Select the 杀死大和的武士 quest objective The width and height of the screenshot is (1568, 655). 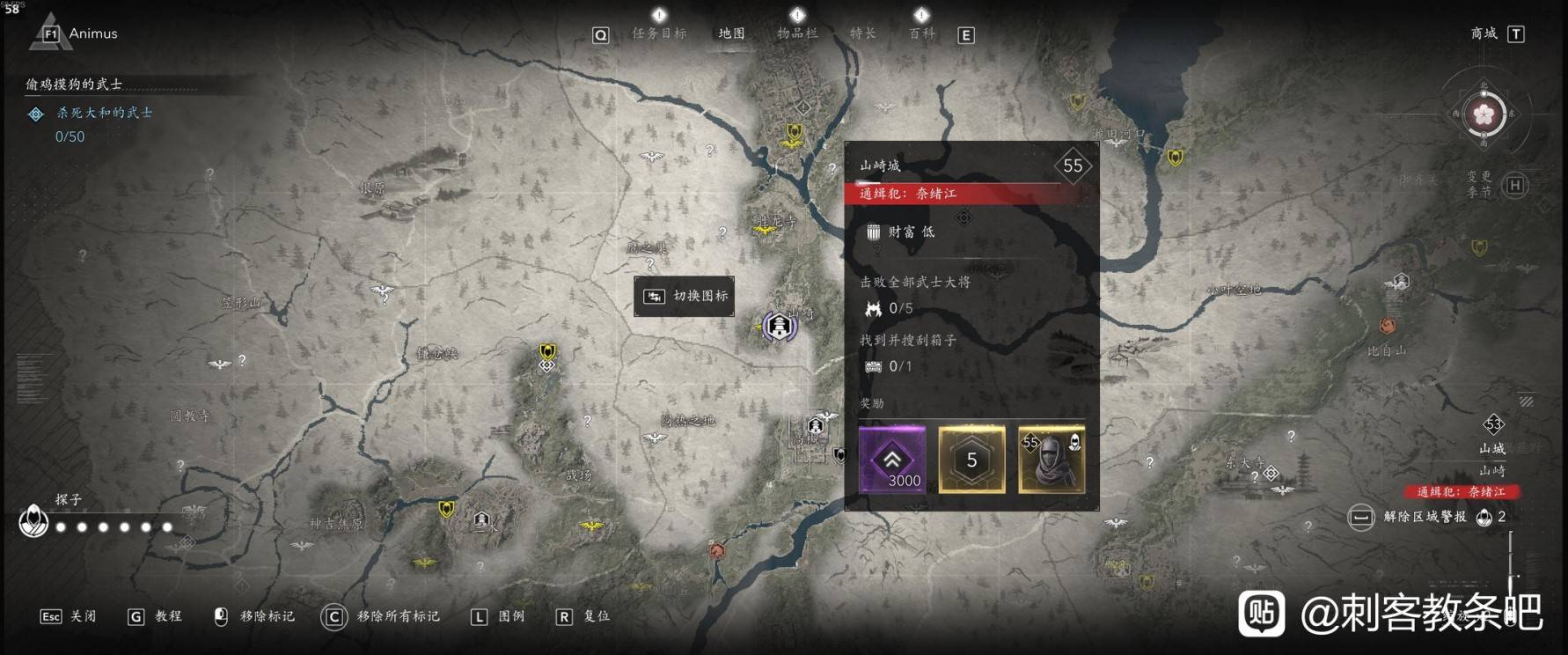104,113
